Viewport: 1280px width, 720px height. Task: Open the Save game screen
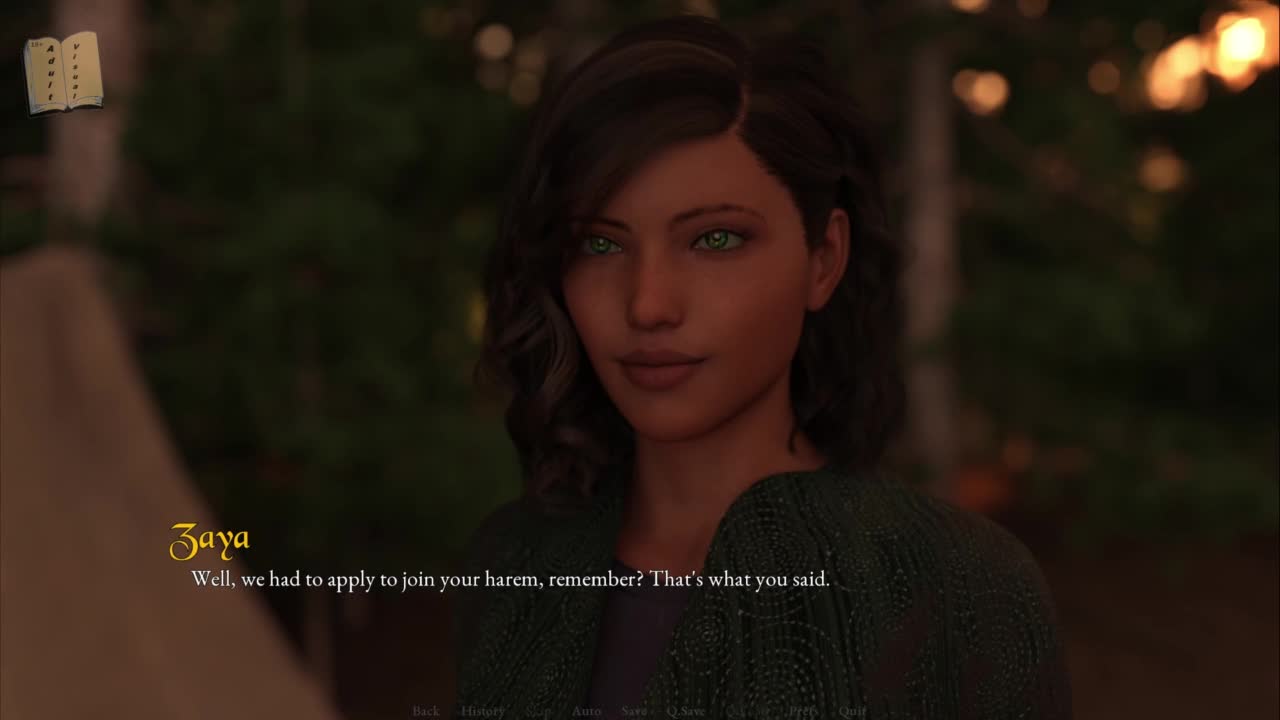[634, 711]
